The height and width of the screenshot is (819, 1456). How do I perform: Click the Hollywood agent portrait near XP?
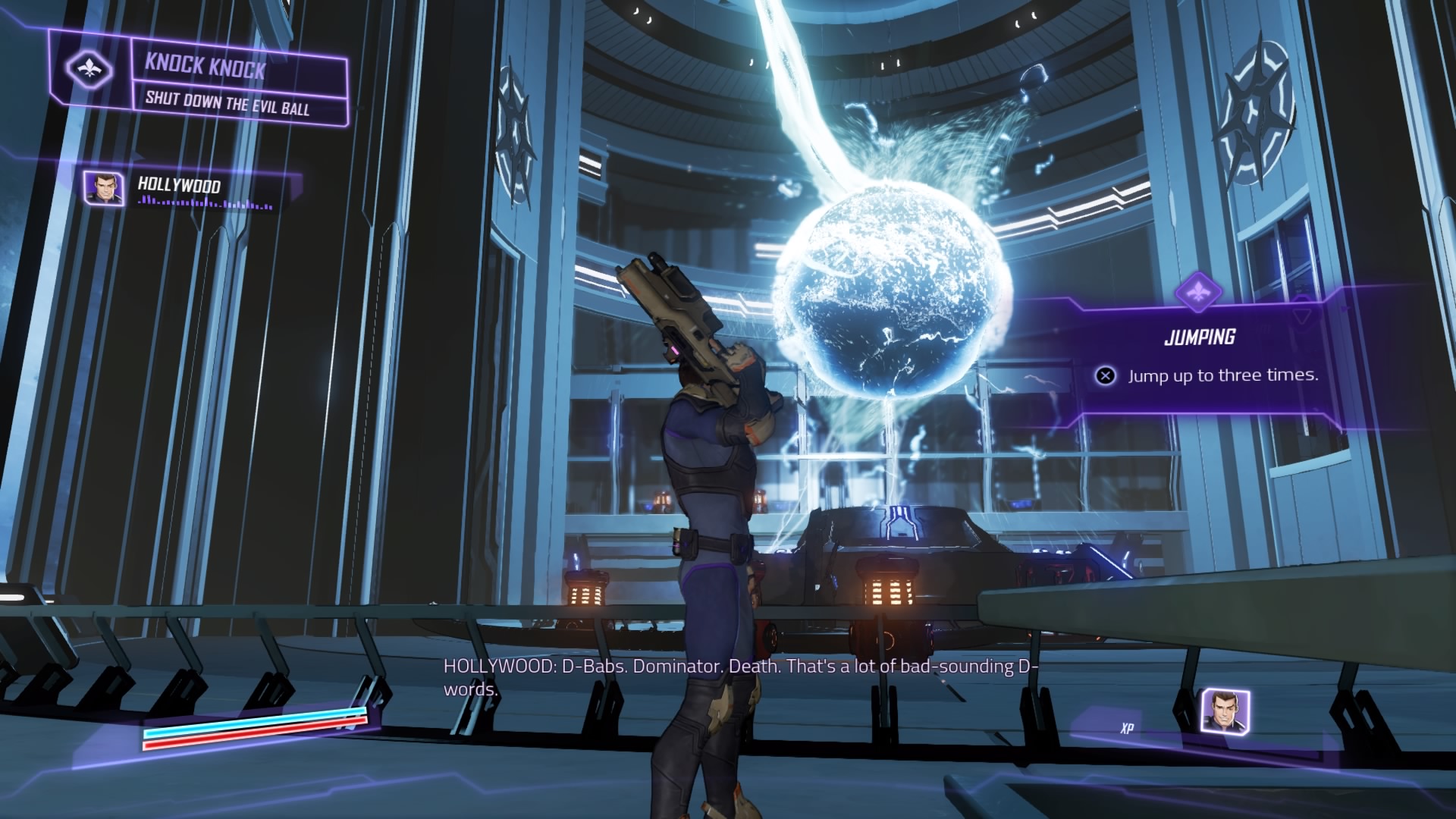click(1225, 711)
